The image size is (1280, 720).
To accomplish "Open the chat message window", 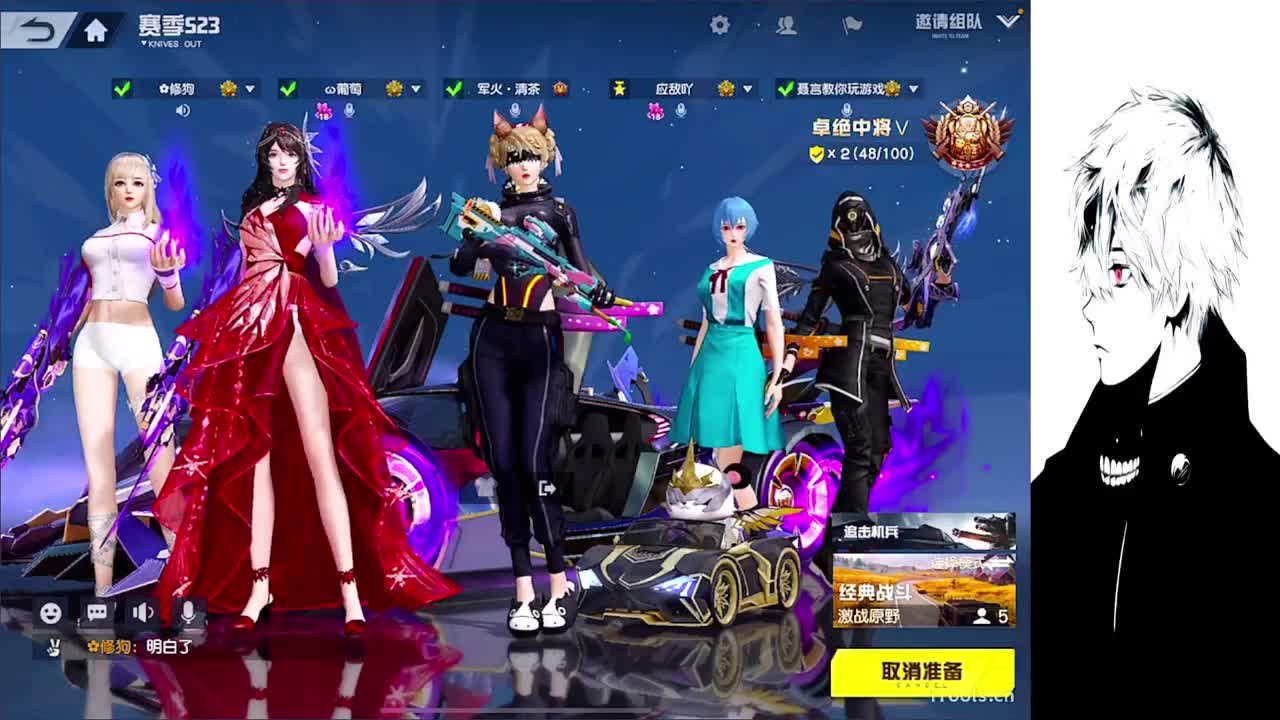I will click(97, 612).
